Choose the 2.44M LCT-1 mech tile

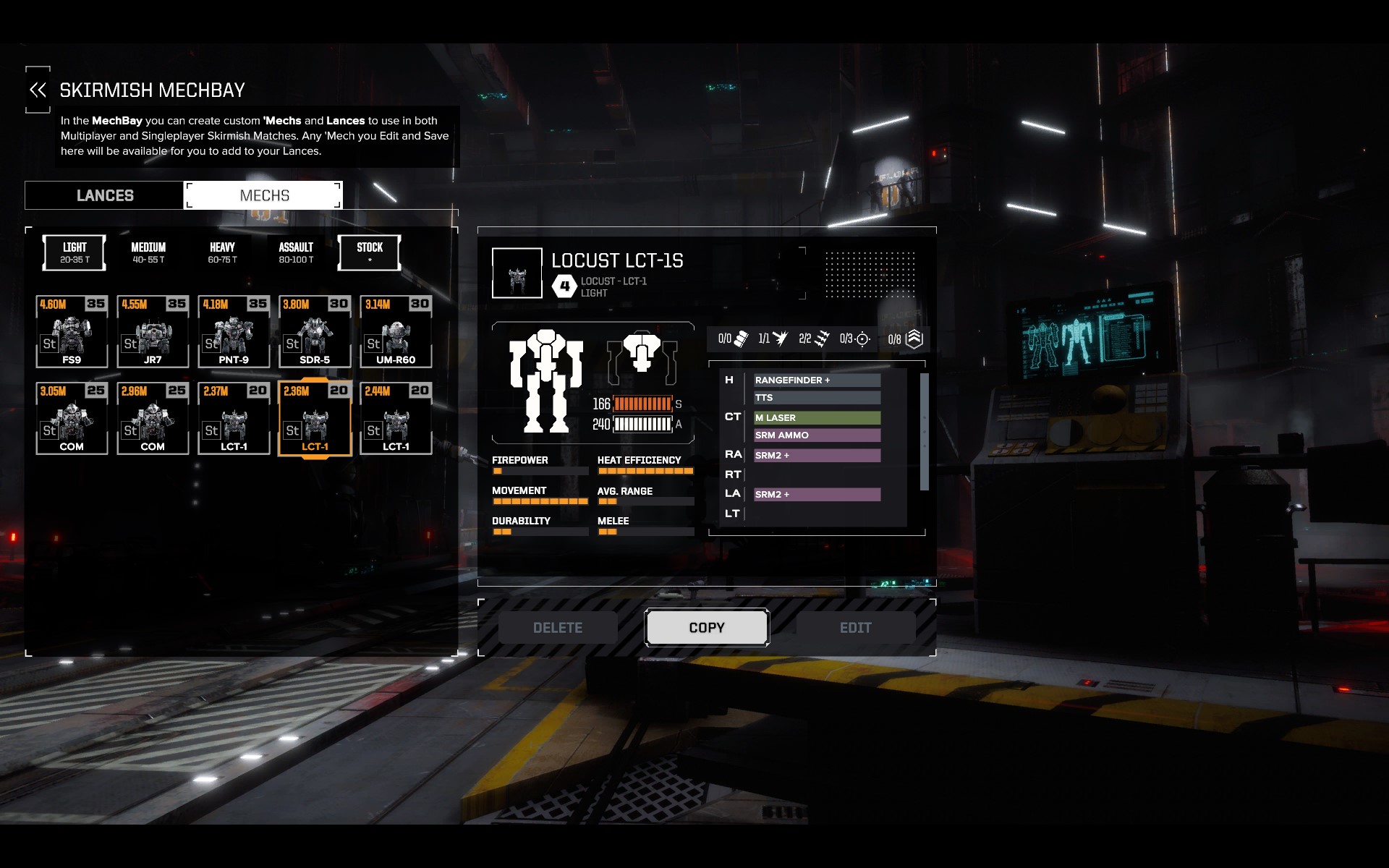point(396,419)
